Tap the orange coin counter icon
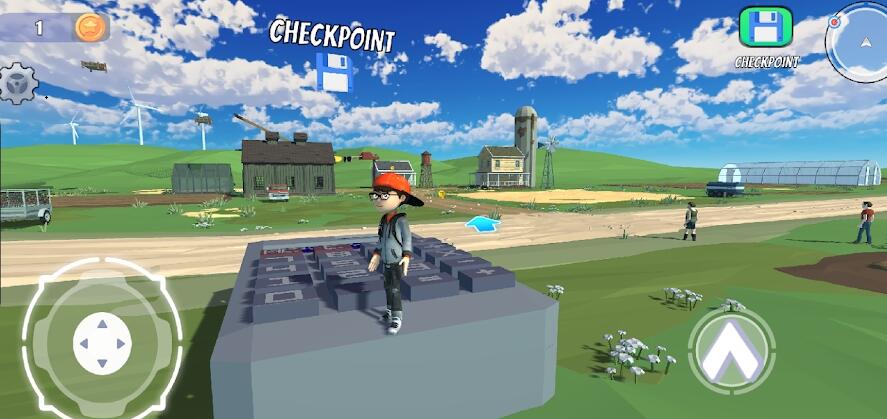This screenshot has height=419, width=887. coord(88,27)
